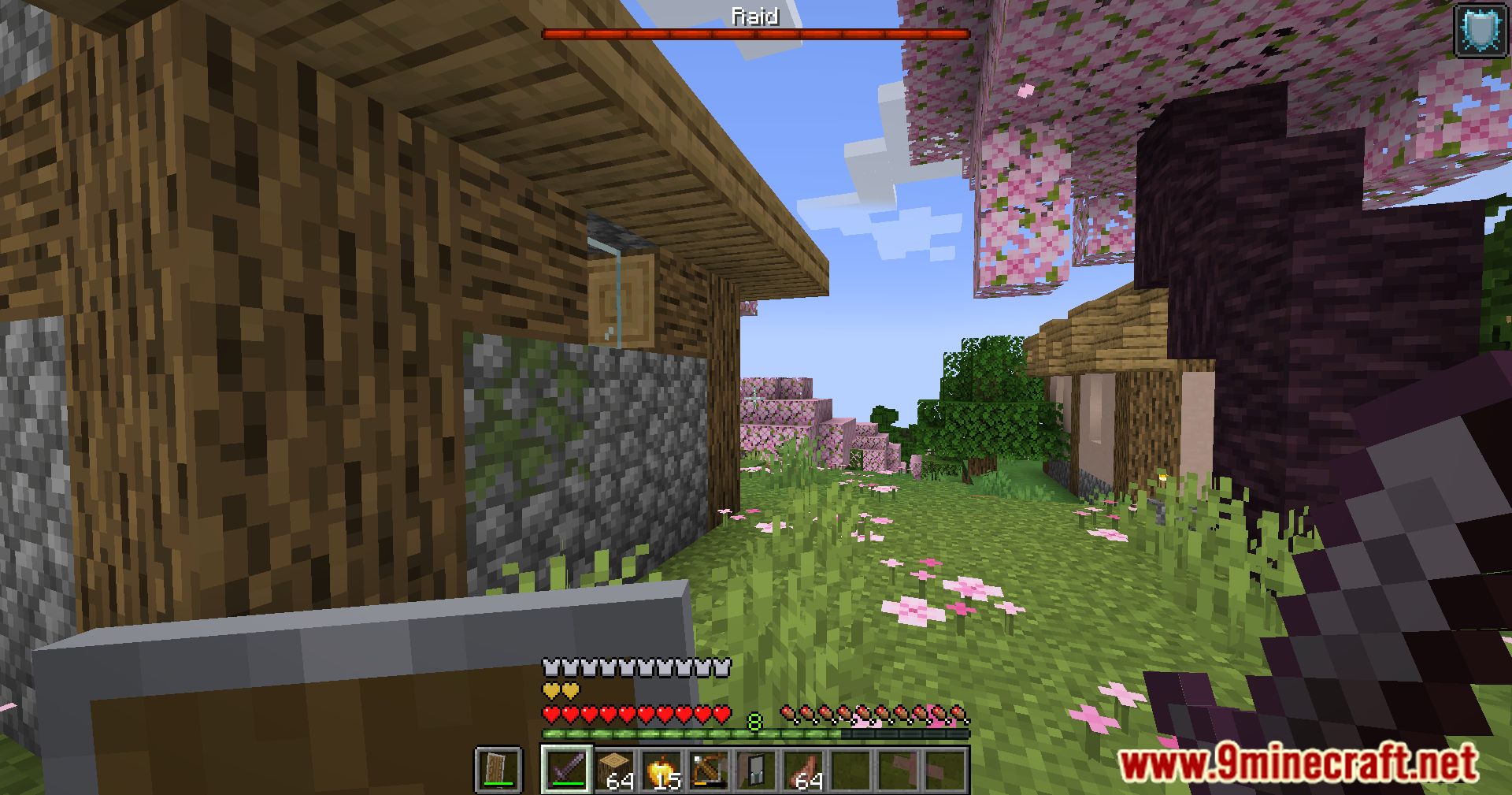Select the crossbow in the hotbar
The image size is (1512, 795).
pos(708,769)
